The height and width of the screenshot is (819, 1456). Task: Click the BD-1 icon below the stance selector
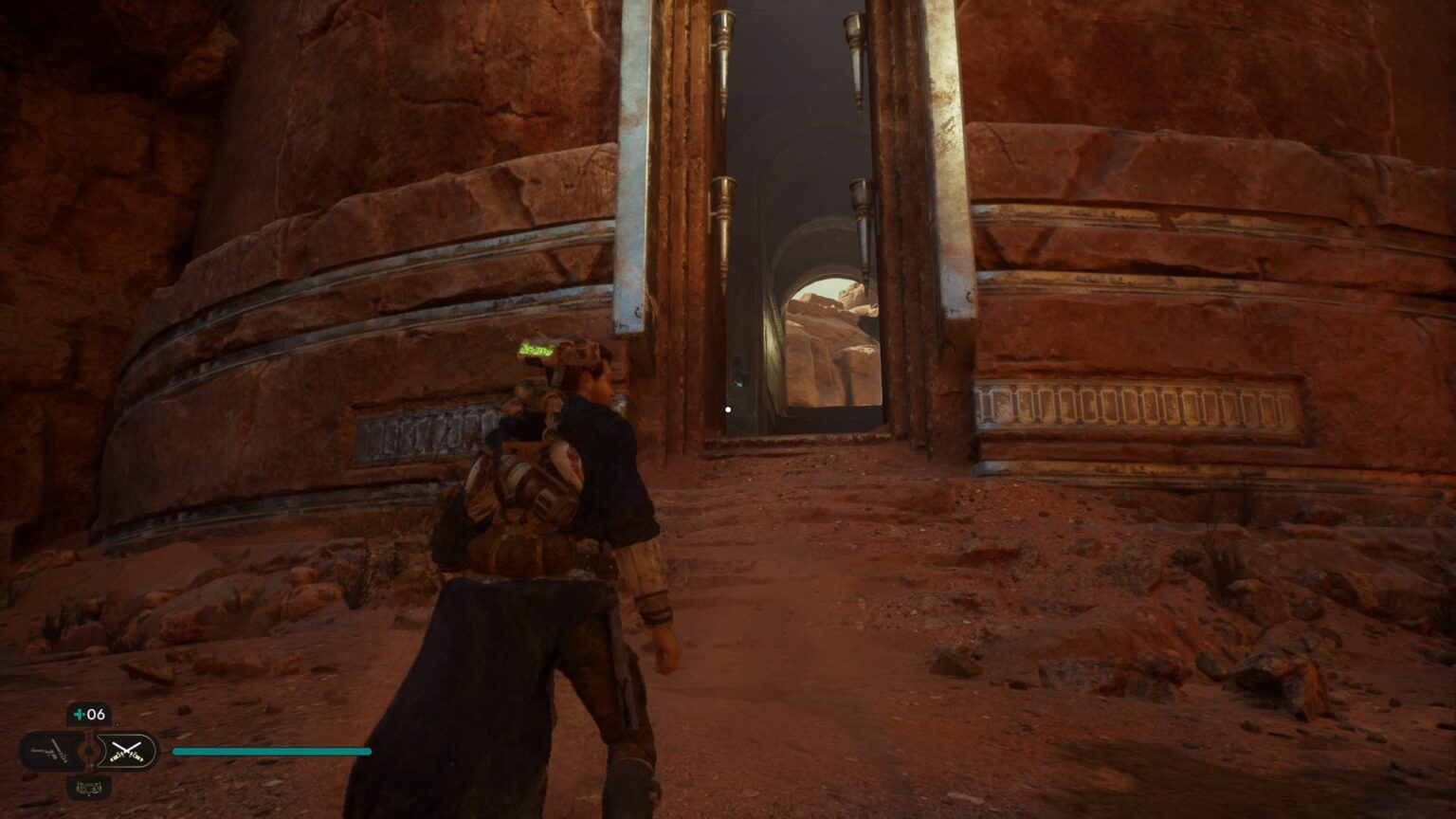[89, 788]
